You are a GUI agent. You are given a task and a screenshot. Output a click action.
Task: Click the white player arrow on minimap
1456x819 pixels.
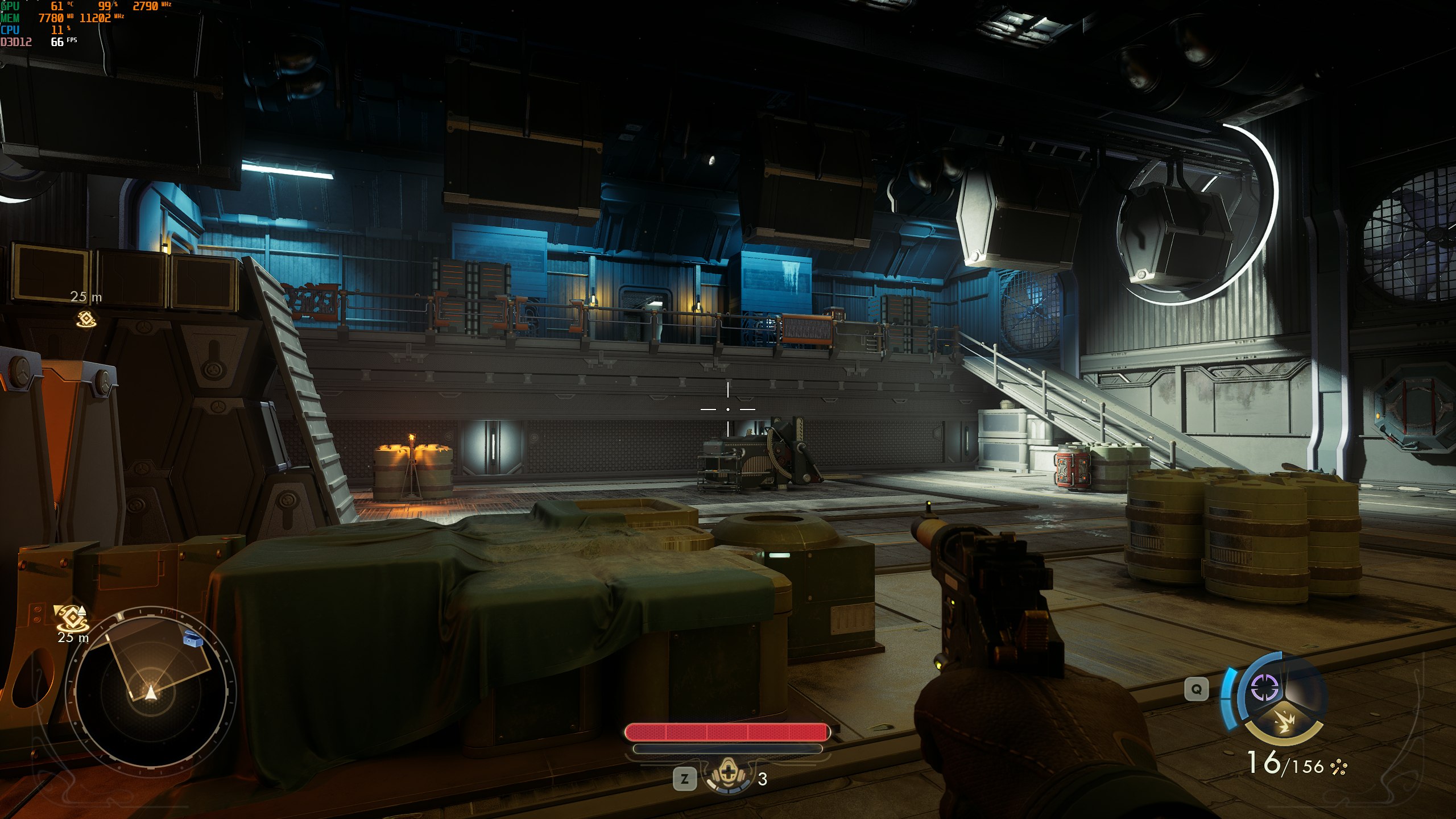pos(150,692)
